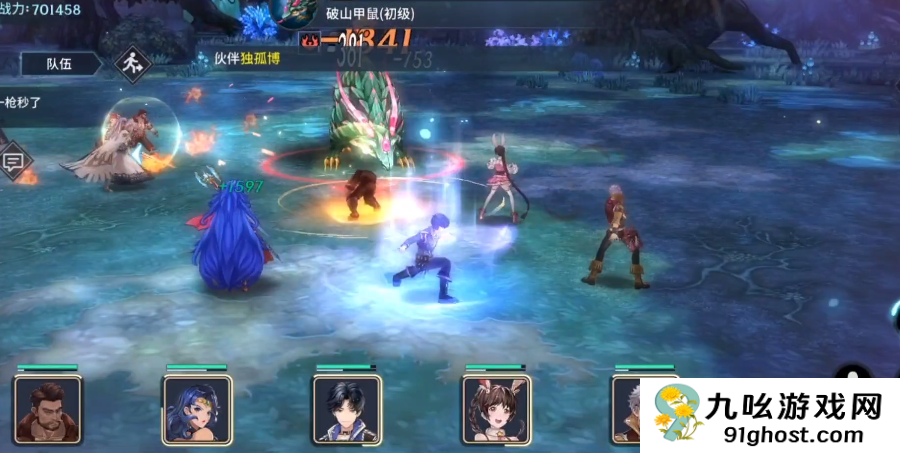Select the bearded man hero portrait
The width and height of the screenshot is (900, 453).
(47, 410)
